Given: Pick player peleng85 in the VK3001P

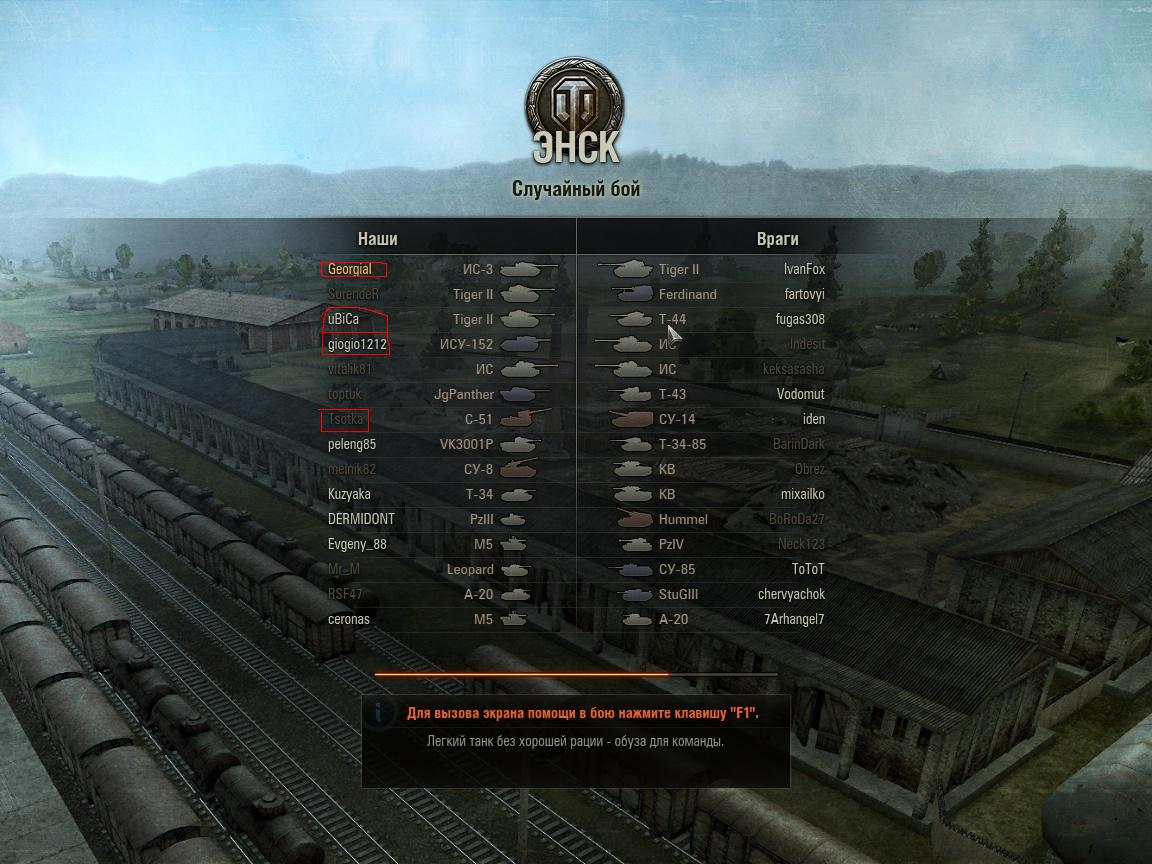Looking at the screenshot, I should click(352, 444).
